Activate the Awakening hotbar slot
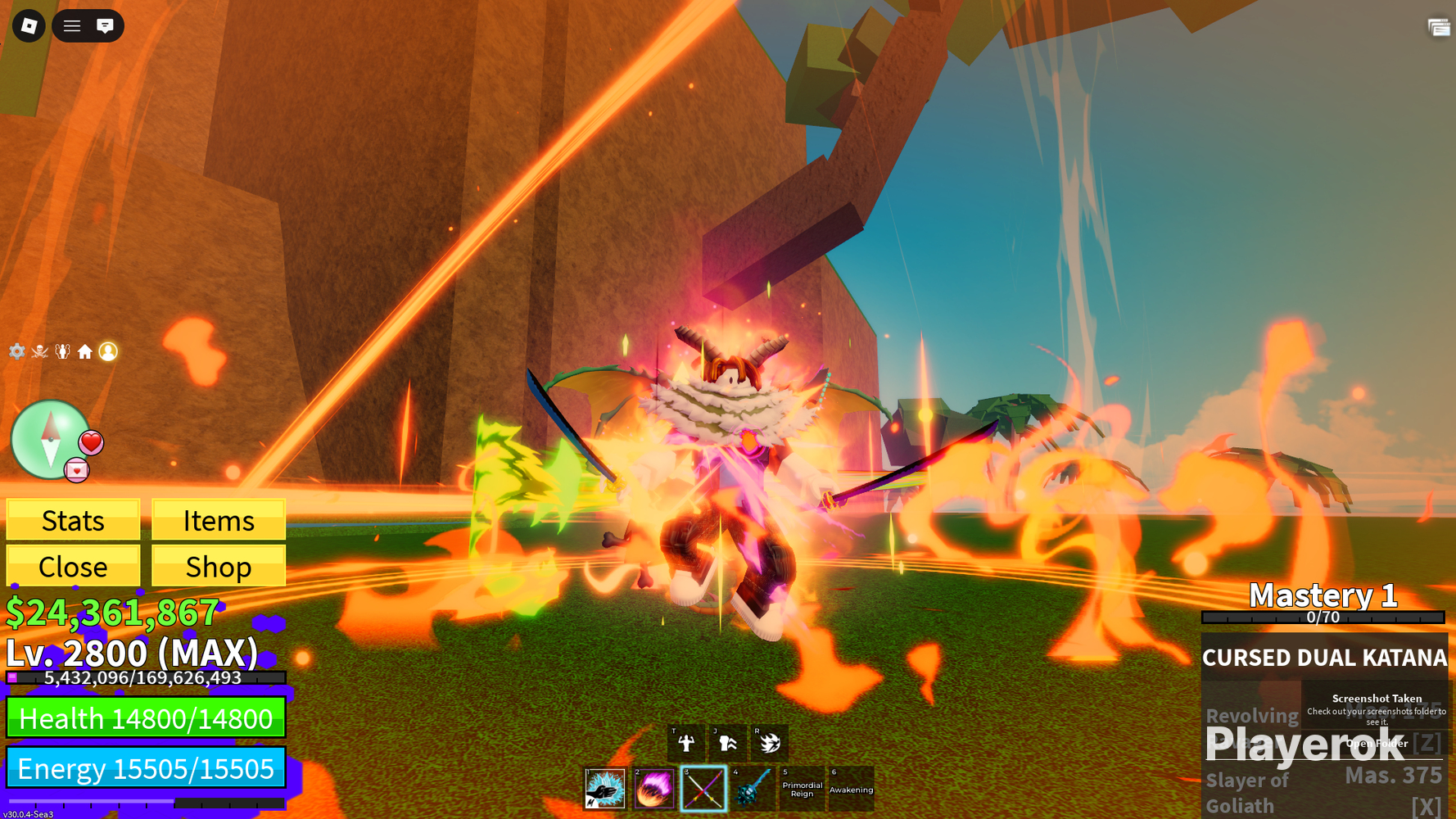1456x819 pixels. click(x=851, y=789)
